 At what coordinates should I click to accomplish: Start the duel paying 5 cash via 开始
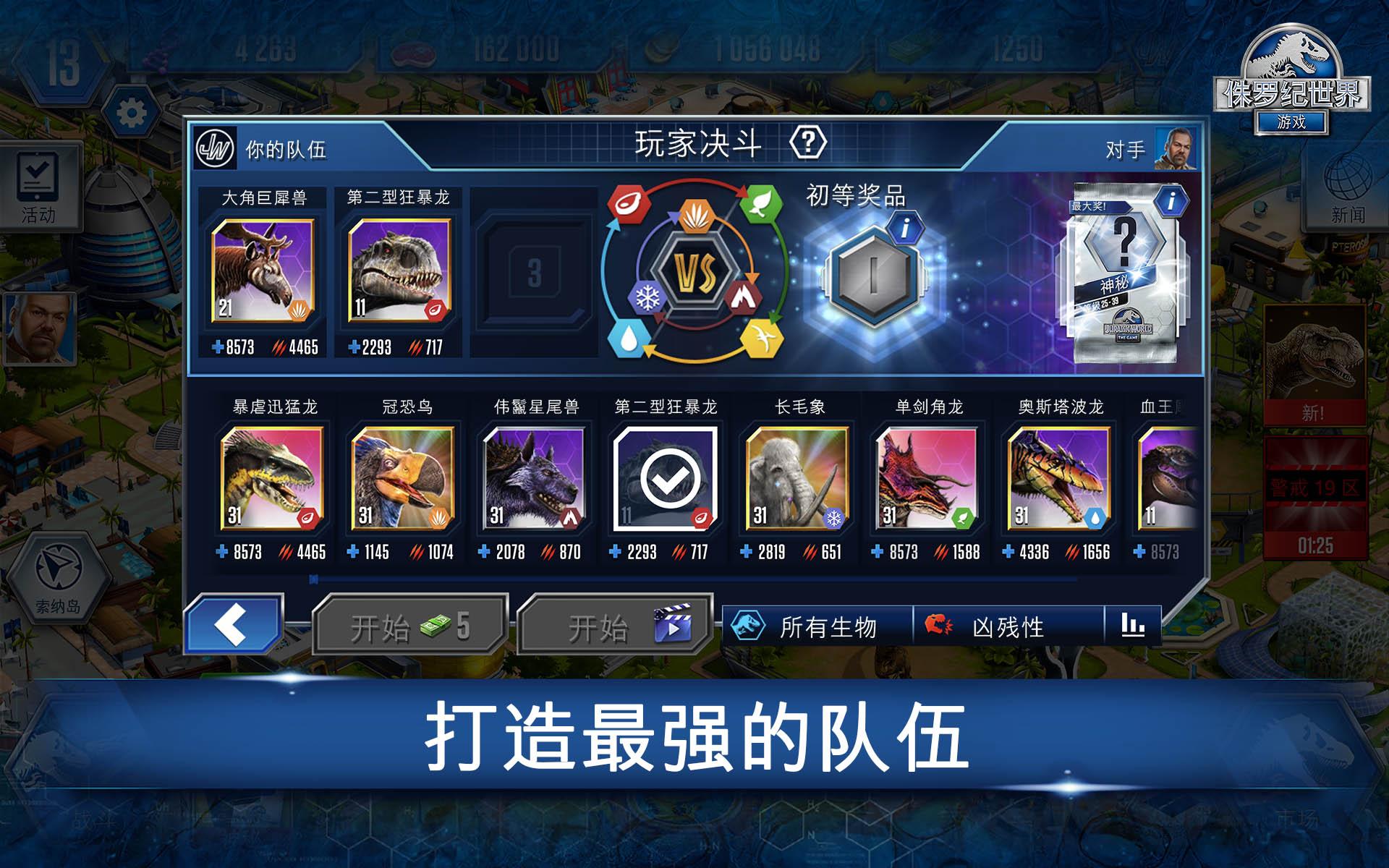pyautogui.click(x=409, y=626)
